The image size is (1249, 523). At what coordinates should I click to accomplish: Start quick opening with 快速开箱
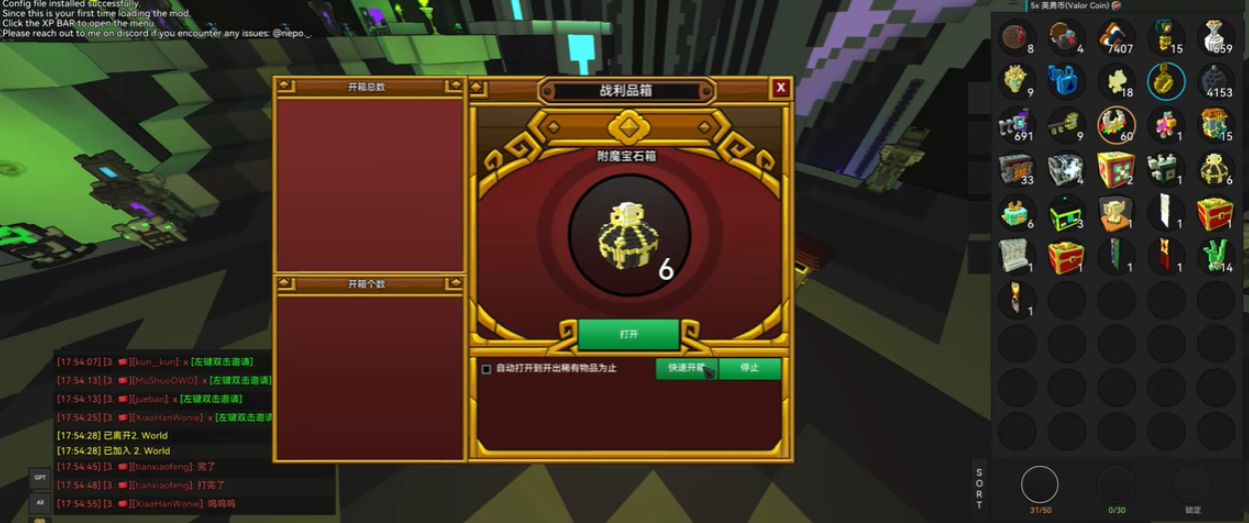(686, 368)
